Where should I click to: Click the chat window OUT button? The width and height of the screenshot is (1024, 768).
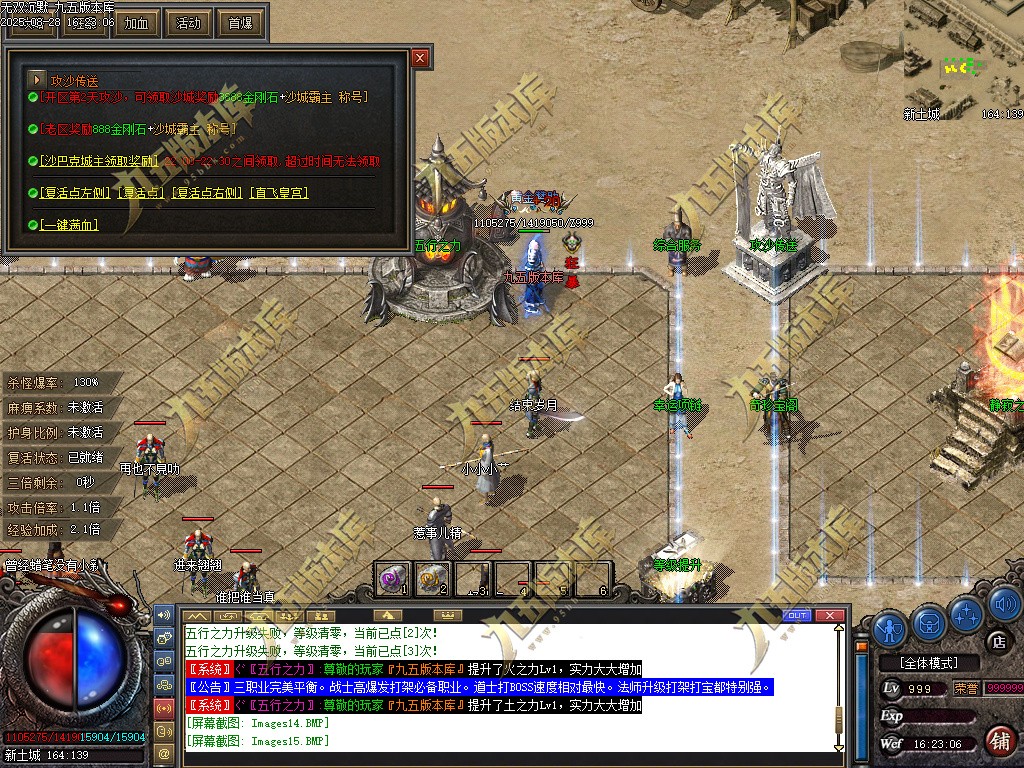coord(797,615)
